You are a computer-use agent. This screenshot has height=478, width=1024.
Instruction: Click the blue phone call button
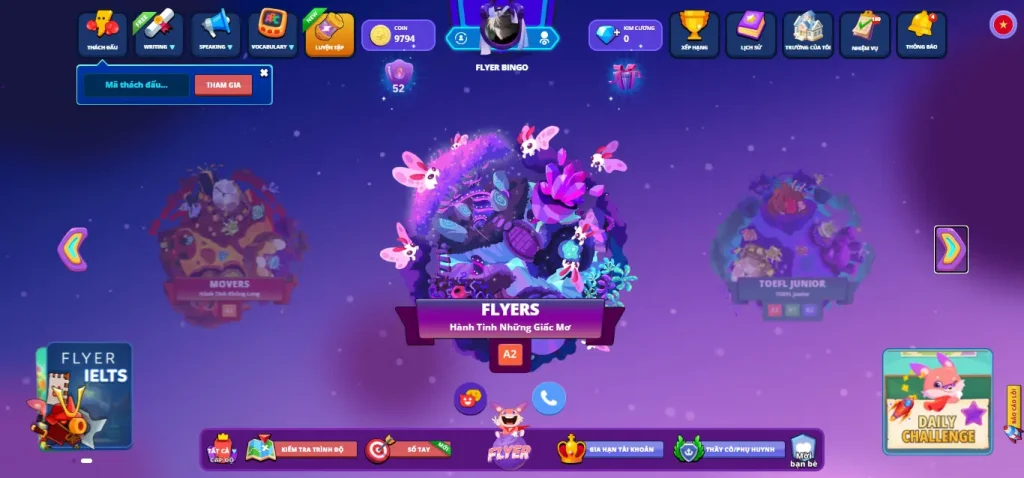coord(548,398)
